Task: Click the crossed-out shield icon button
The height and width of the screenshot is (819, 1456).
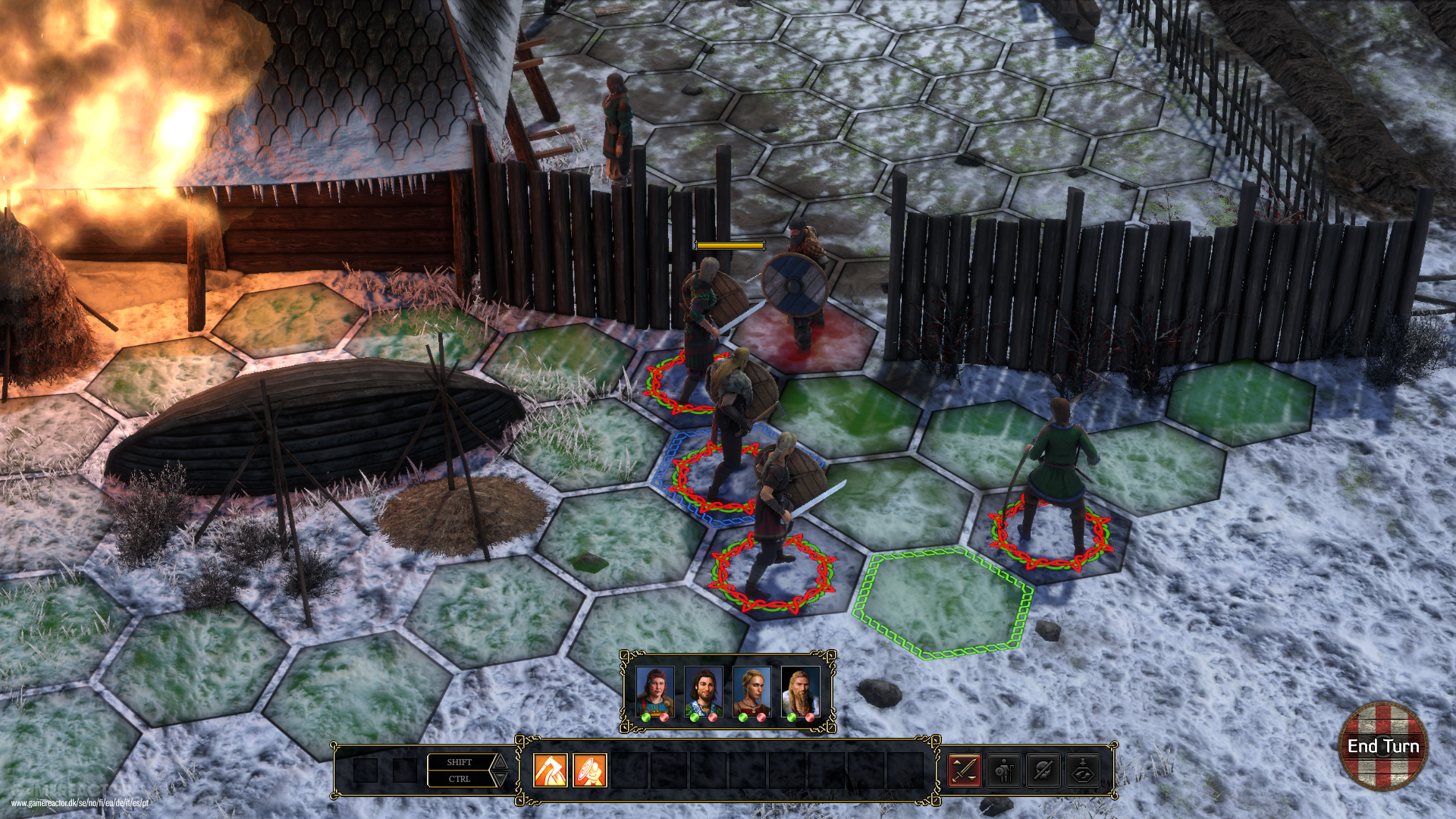Action: (1043, 770)
